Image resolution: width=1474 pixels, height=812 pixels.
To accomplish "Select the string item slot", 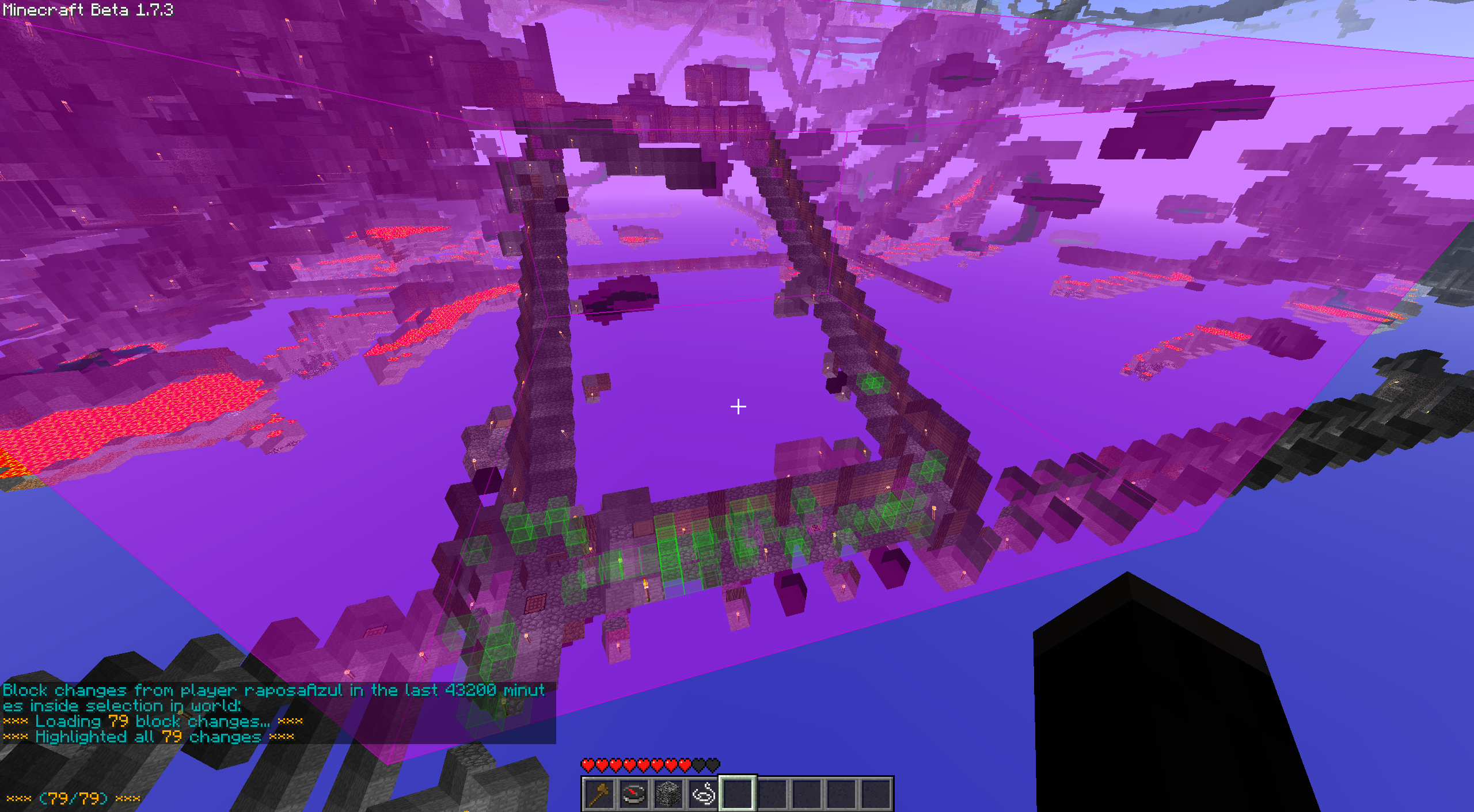I will tap(703, 794).
